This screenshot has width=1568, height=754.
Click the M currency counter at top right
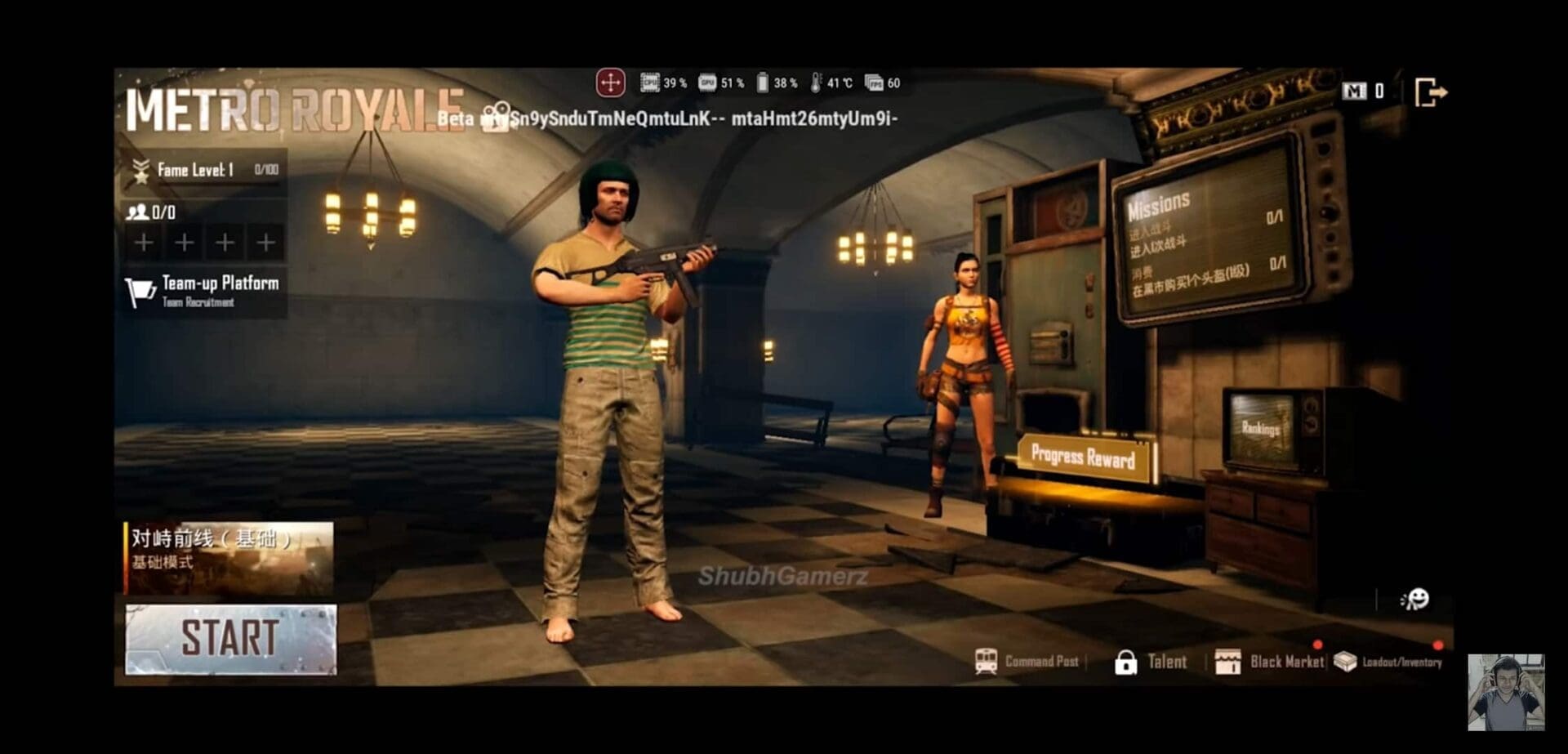1362,91
